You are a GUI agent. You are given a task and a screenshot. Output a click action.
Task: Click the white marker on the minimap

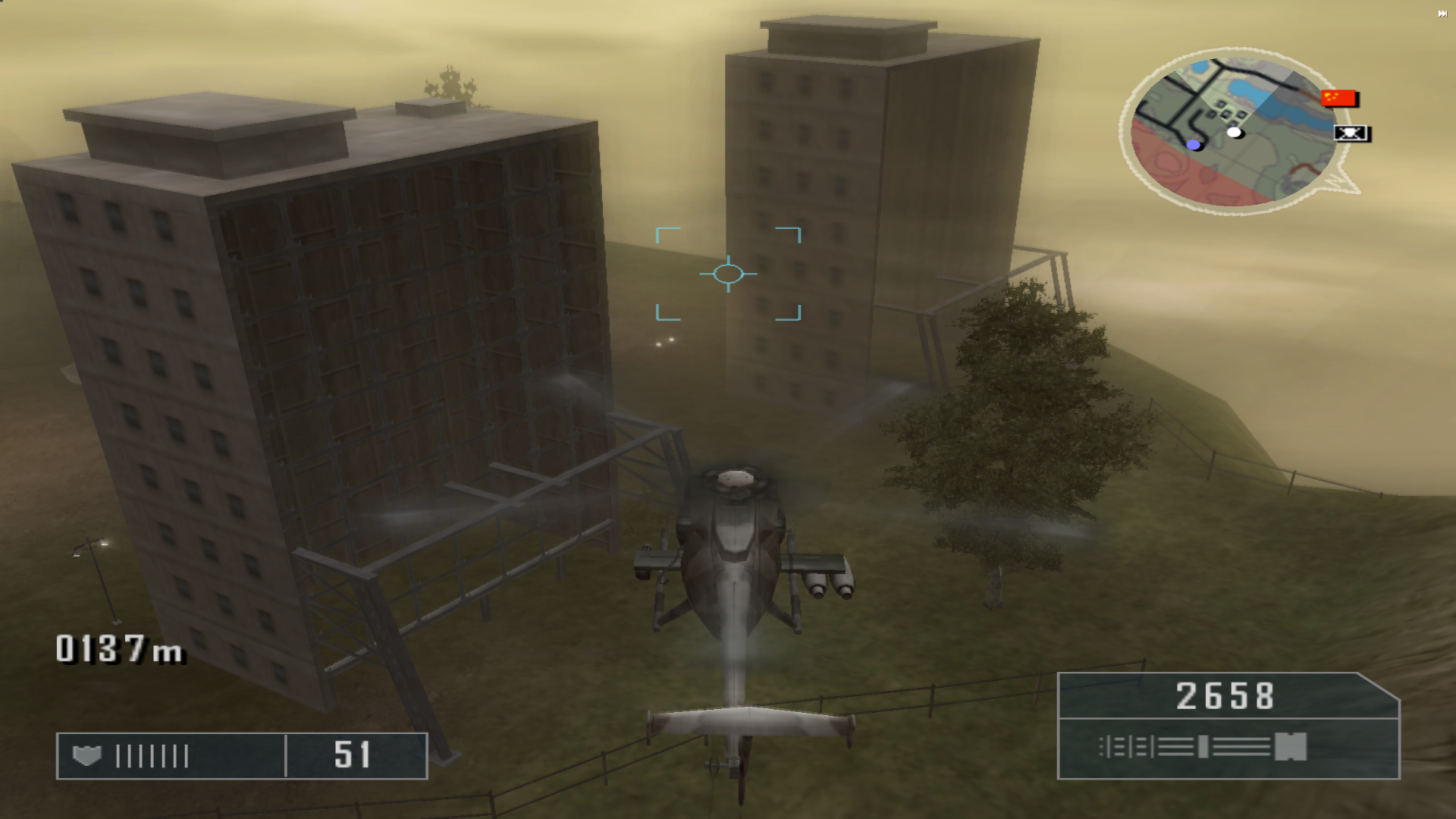tap(1235, 133)
